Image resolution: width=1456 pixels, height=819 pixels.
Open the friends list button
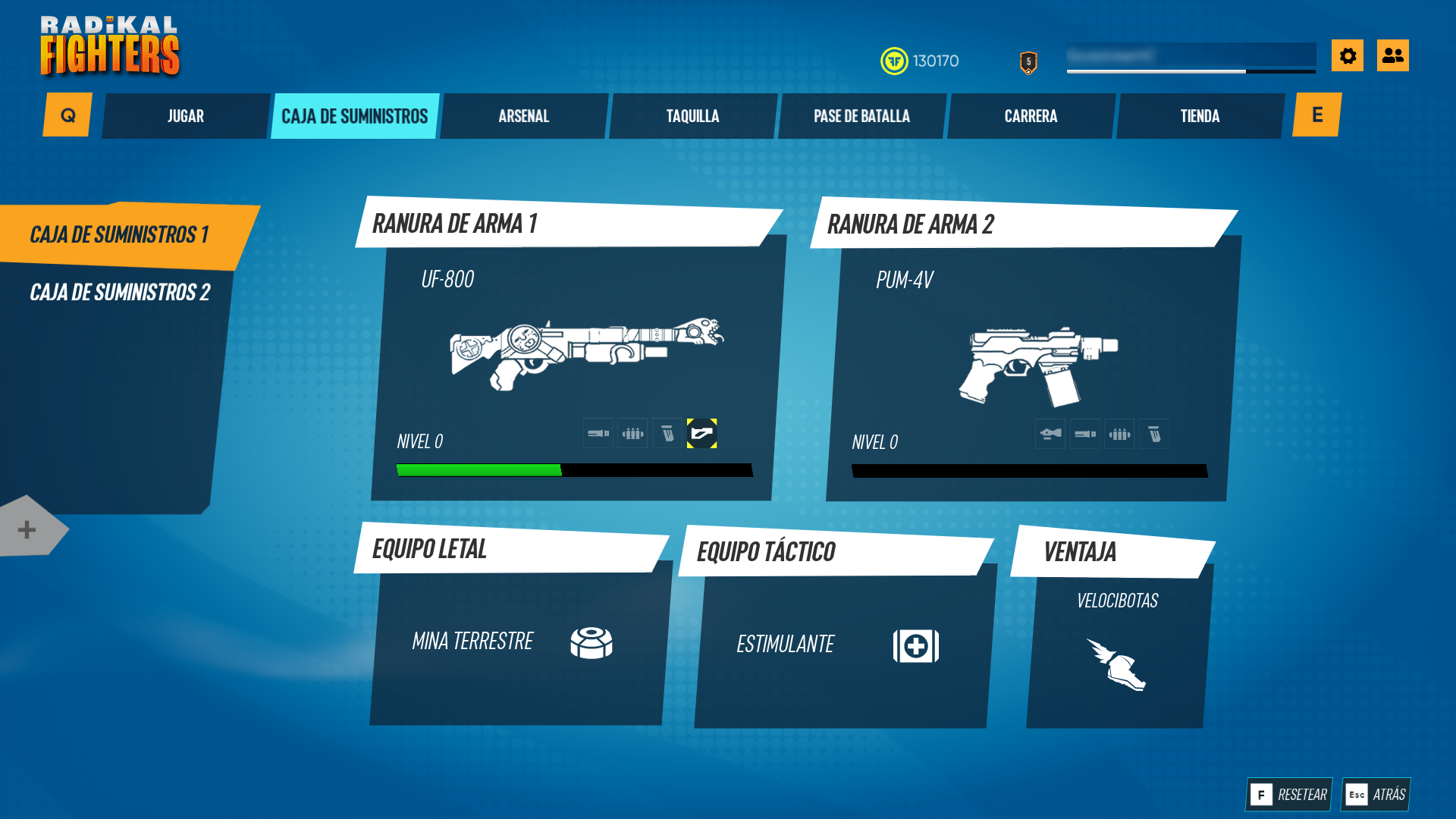(1392, 55)
